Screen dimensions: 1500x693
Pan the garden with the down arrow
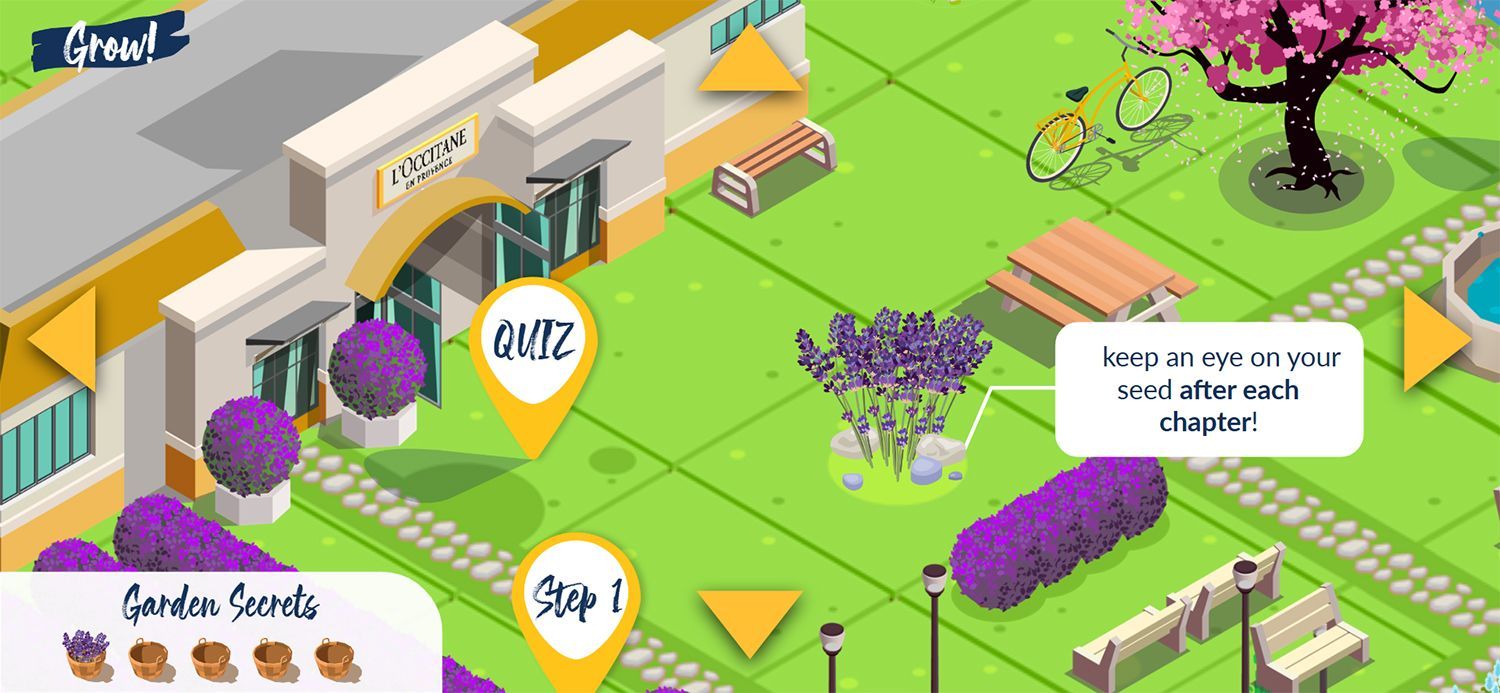tap(750, 618)
